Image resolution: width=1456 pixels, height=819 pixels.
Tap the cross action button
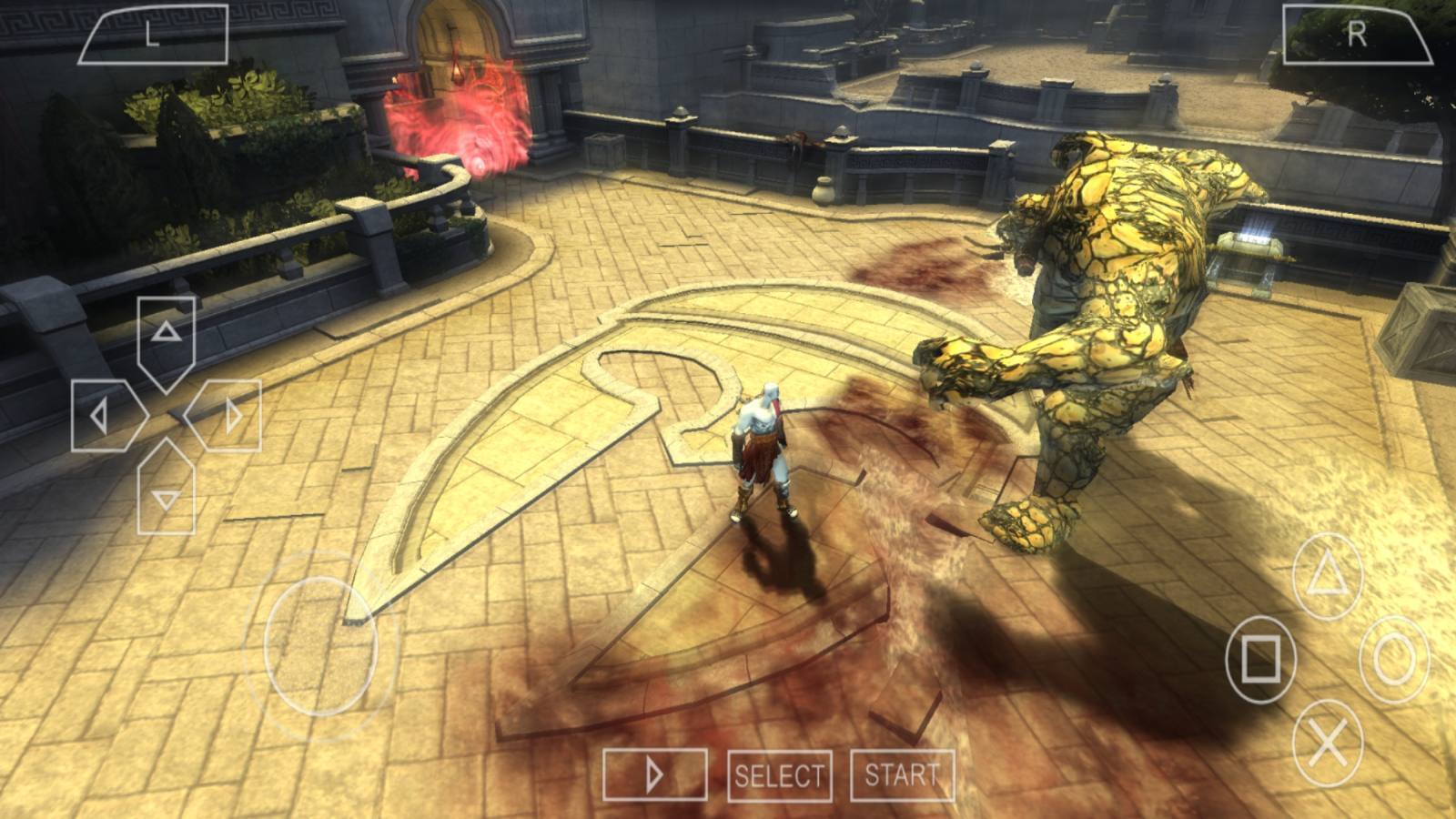click(1328, 743)
